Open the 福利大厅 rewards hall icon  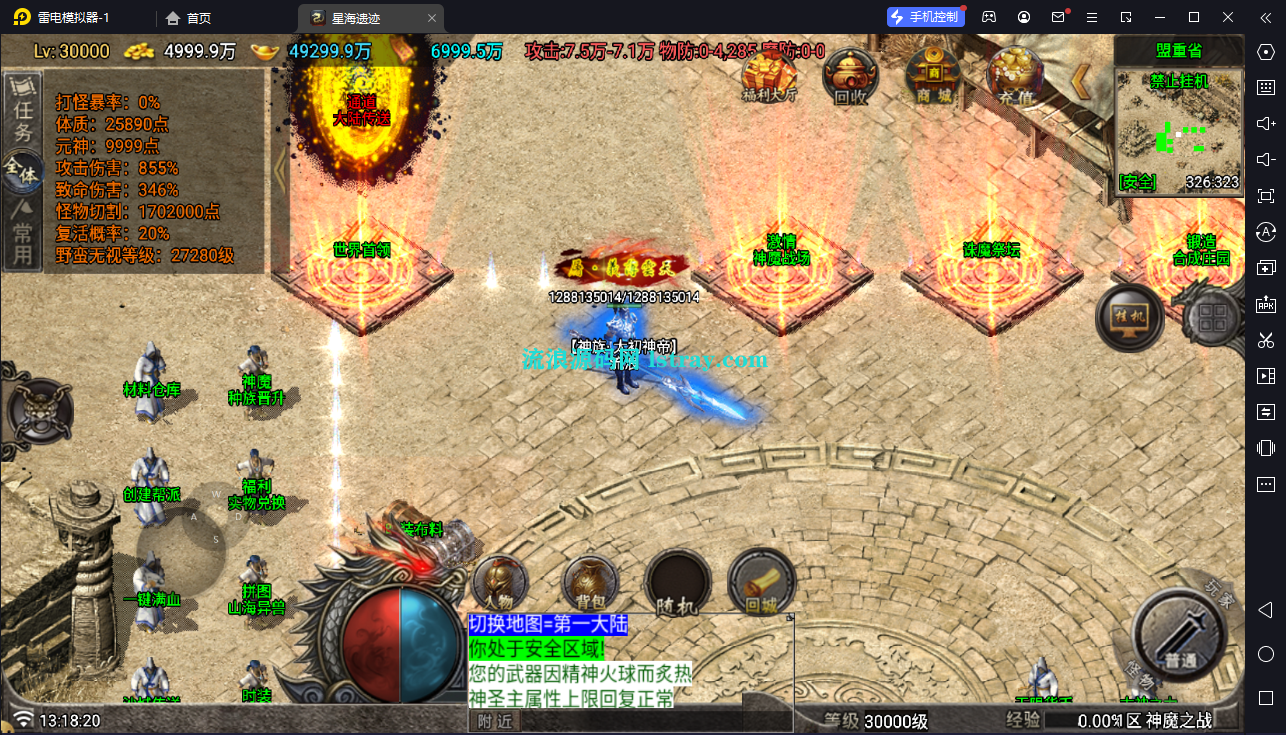(767, 76)
